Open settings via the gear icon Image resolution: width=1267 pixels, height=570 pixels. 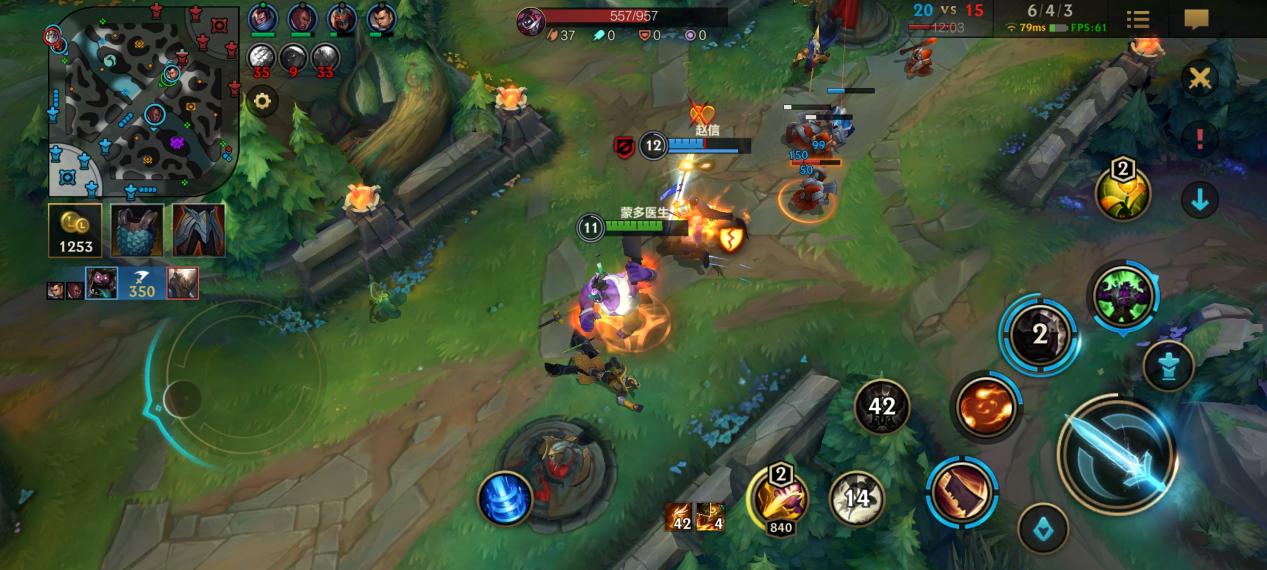point(263,101)
